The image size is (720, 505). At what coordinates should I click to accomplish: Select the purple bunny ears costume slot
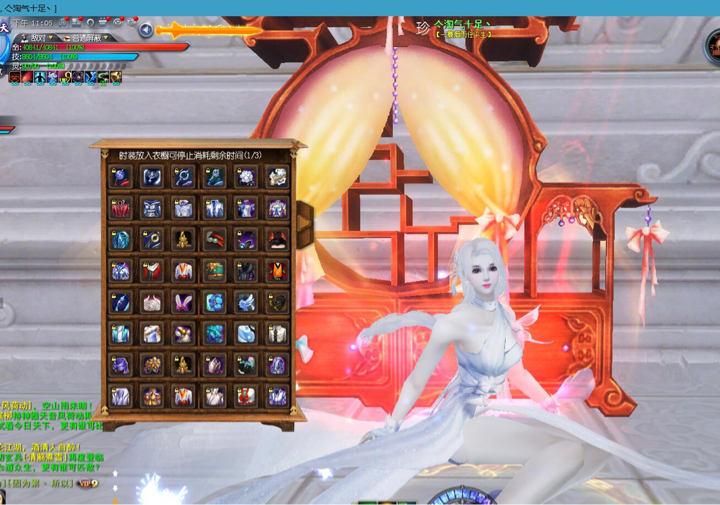pyautogui.click(x=183, y=302)
